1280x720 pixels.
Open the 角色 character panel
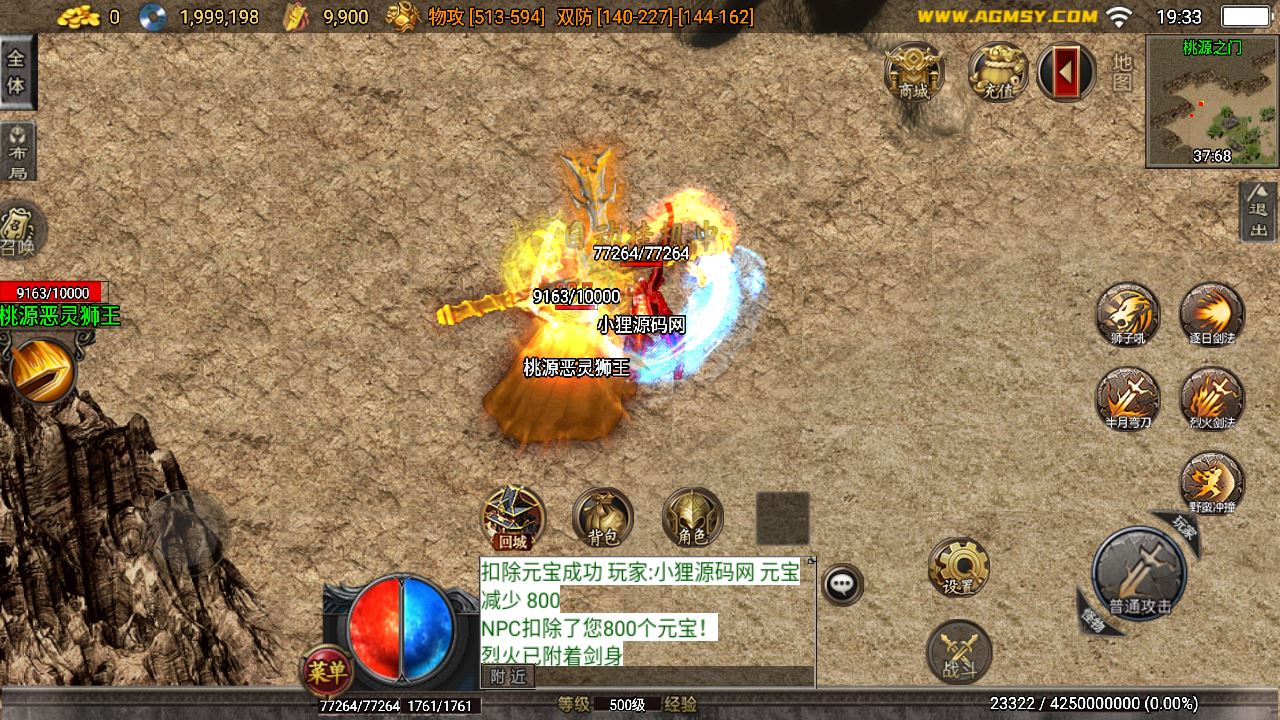(692, 517)
